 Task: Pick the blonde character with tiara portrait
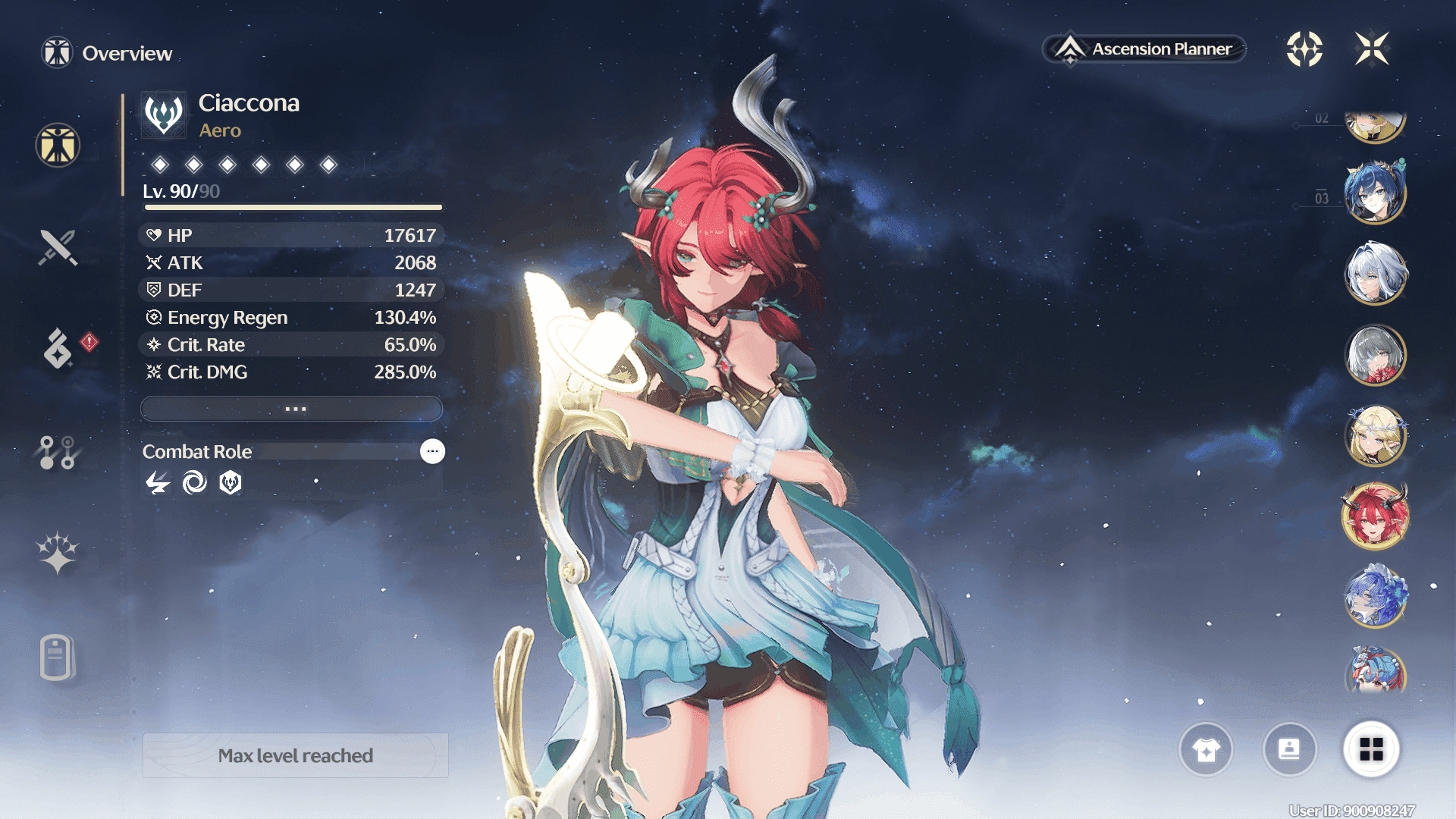click(1375, 436)
